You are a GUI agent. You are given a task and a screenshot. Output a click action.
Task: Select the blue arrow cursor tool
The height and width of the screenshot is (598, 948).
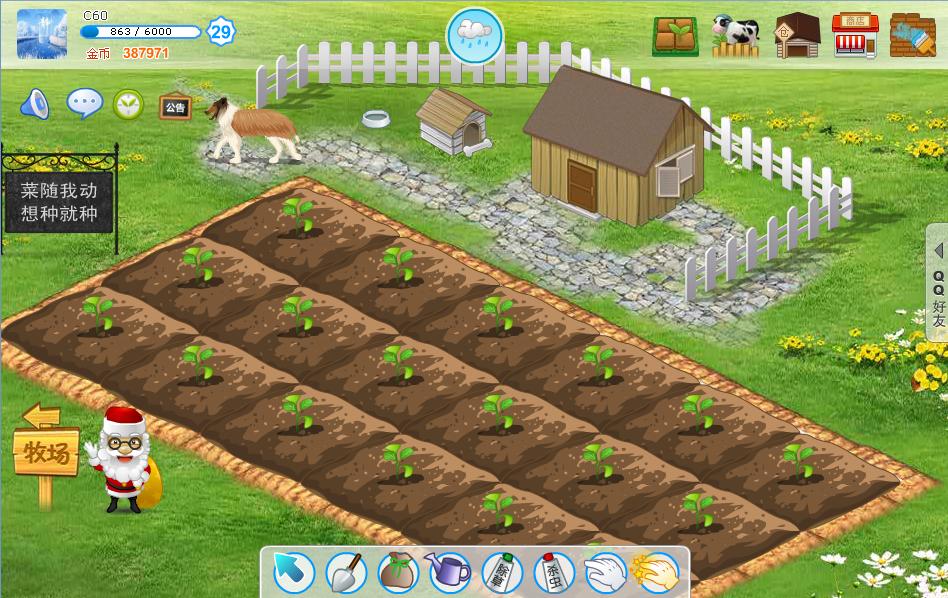pyautogui.click(x=294, y=572)
